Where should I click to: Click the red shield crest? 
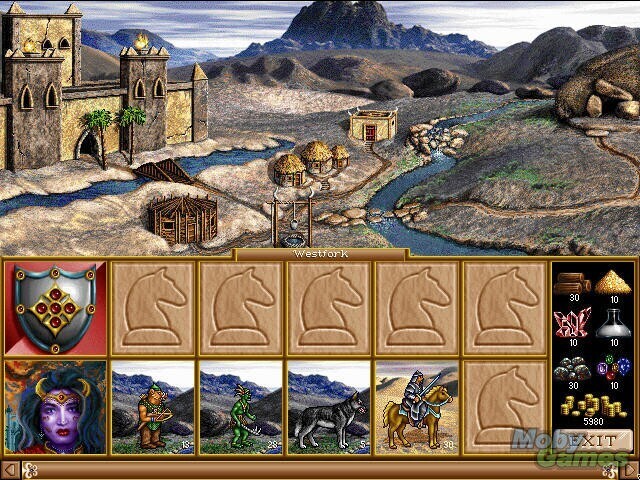[55, 307]
